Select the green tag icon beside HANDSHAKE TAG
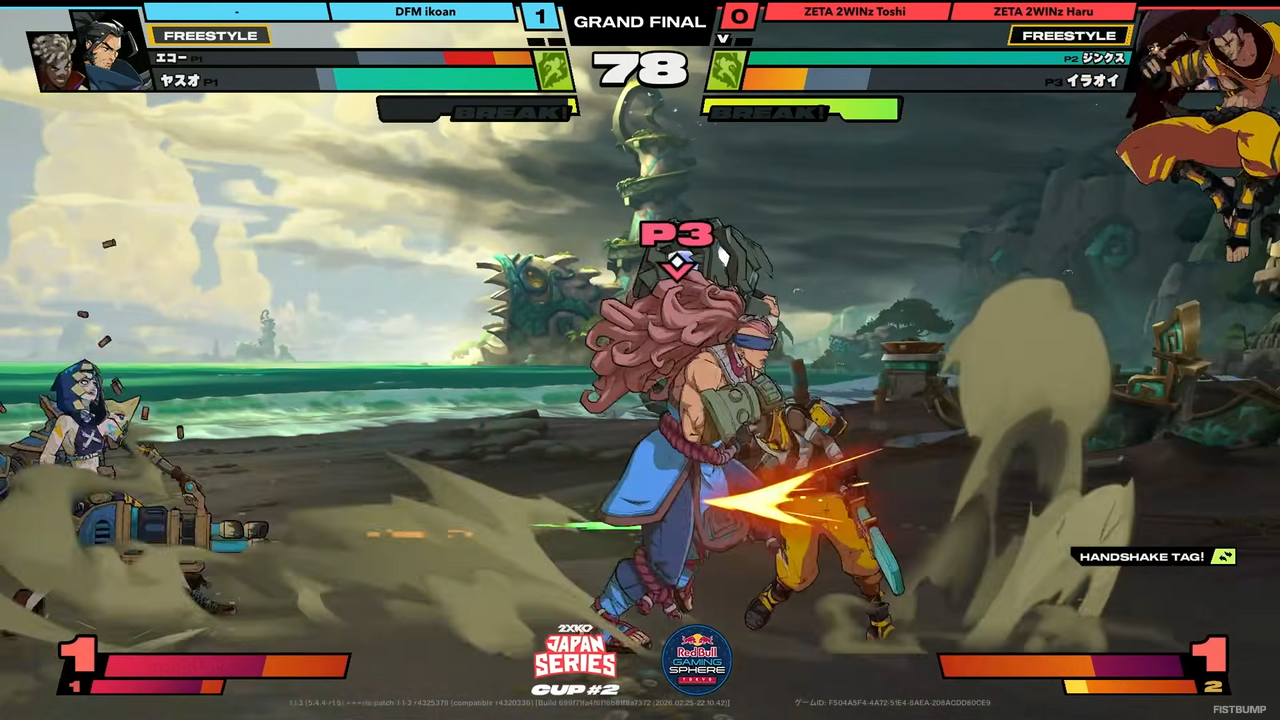This screenshot has width=1280, height=720. point(1224,557)
